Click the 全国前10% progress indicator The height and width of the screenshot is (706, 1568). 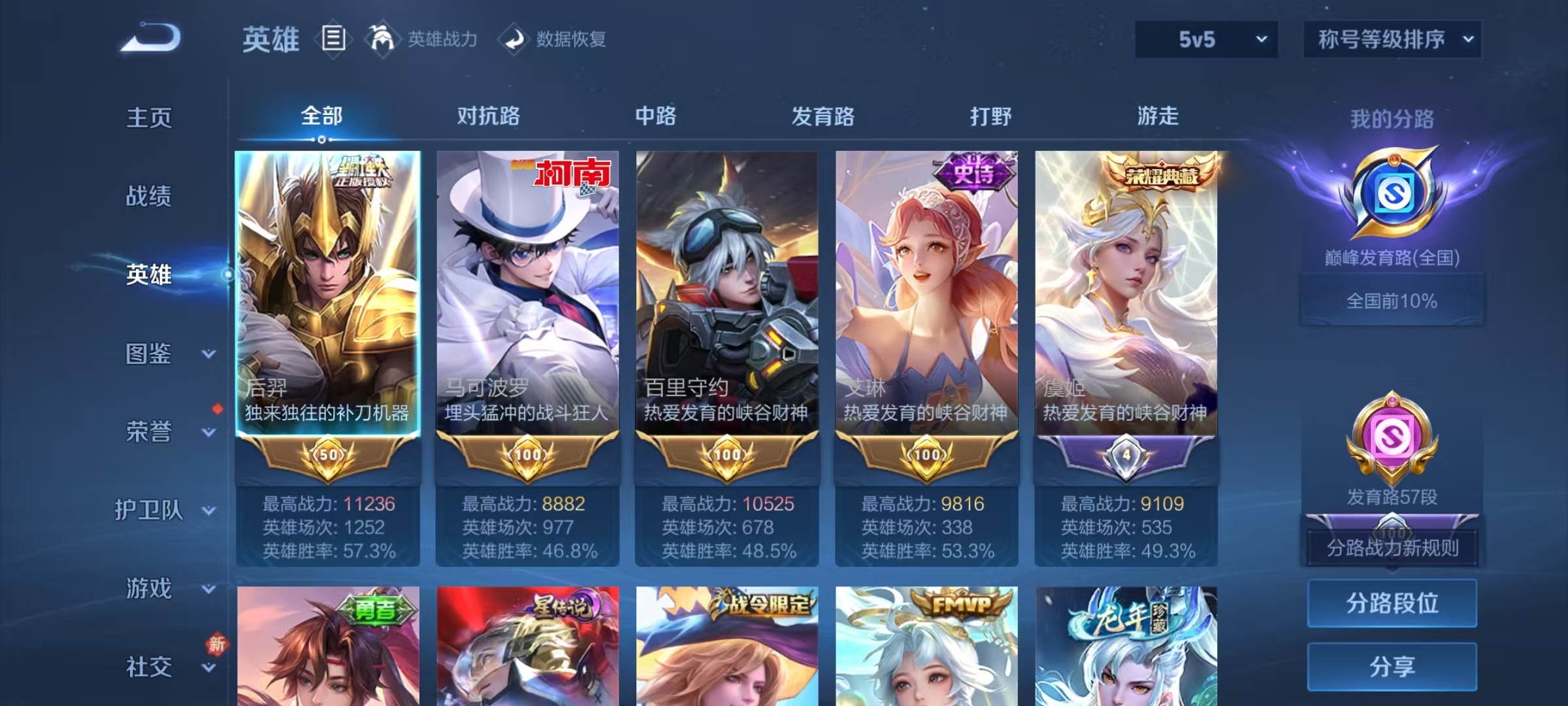[x=1395, y=301]
